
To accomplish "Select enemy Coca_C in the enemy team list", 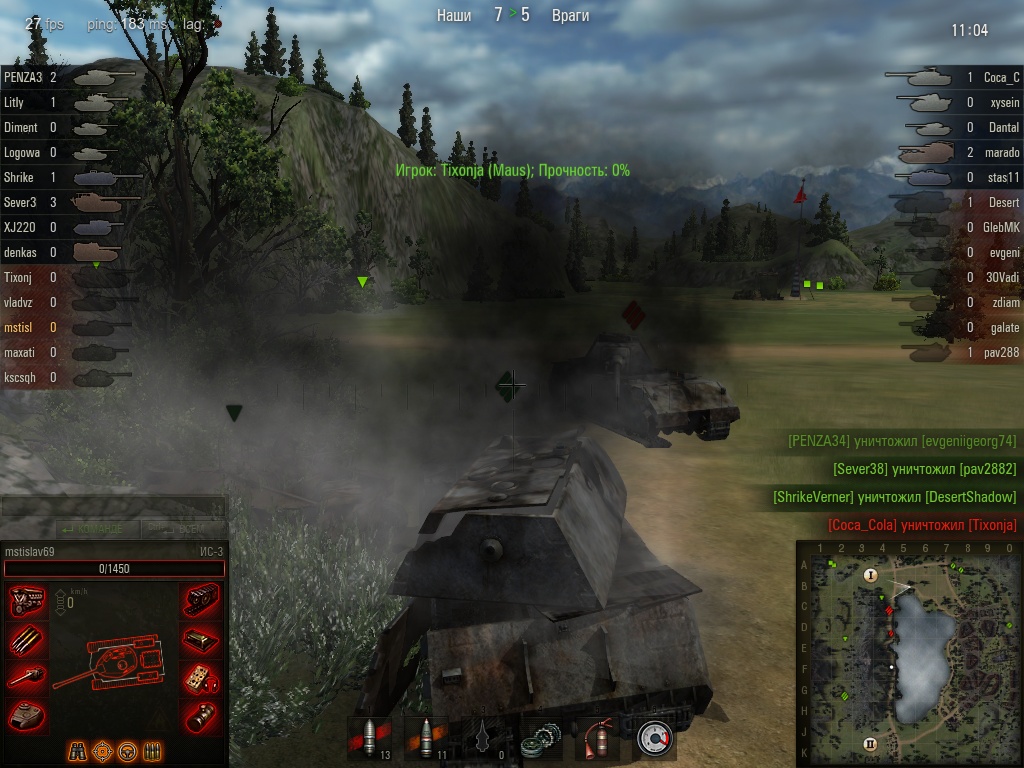I will pyautogui.click(x=1000, y=77).
